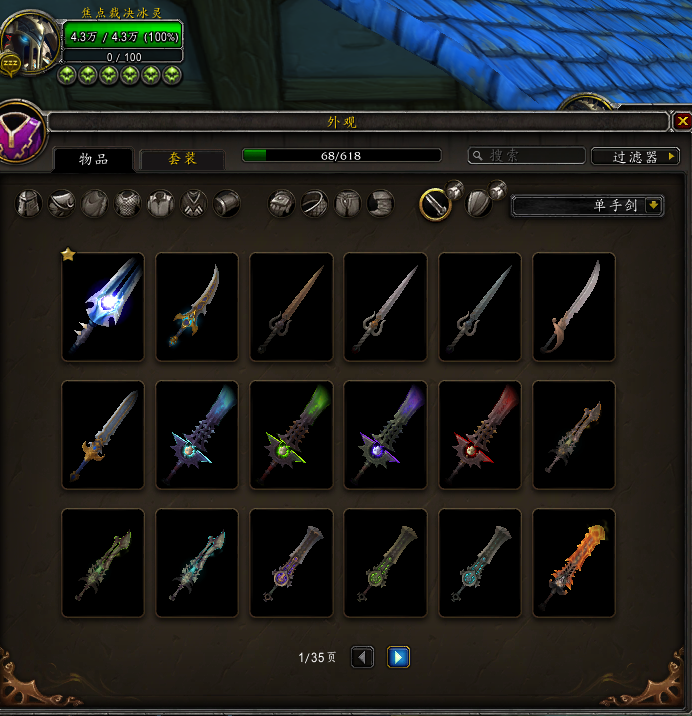The height and width of the screenshot is (716, 692).
Task: Go to the previous appearance page
Action: [363, 657]
